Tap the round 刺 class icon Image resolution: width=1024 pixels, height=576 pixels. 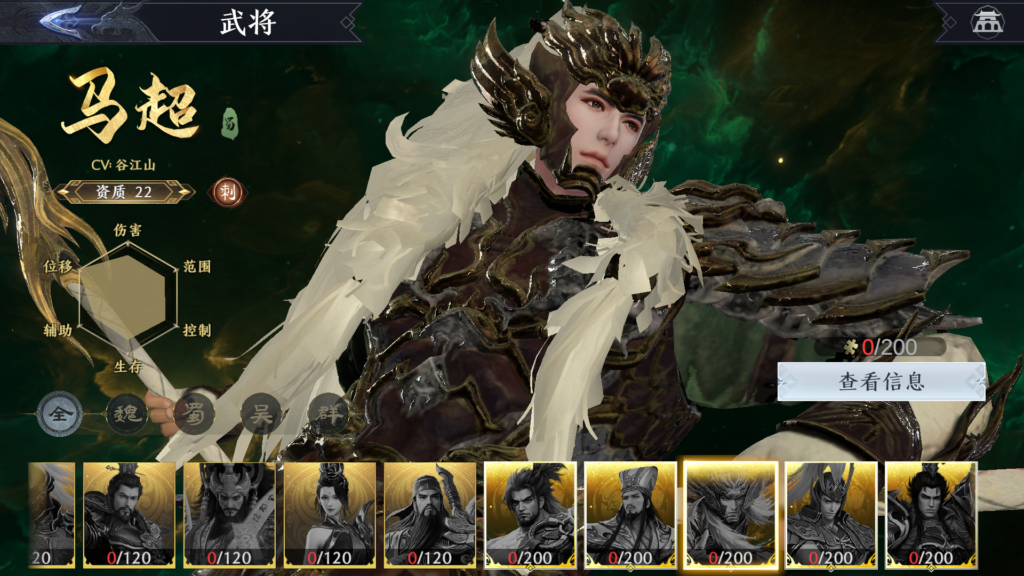224,192
